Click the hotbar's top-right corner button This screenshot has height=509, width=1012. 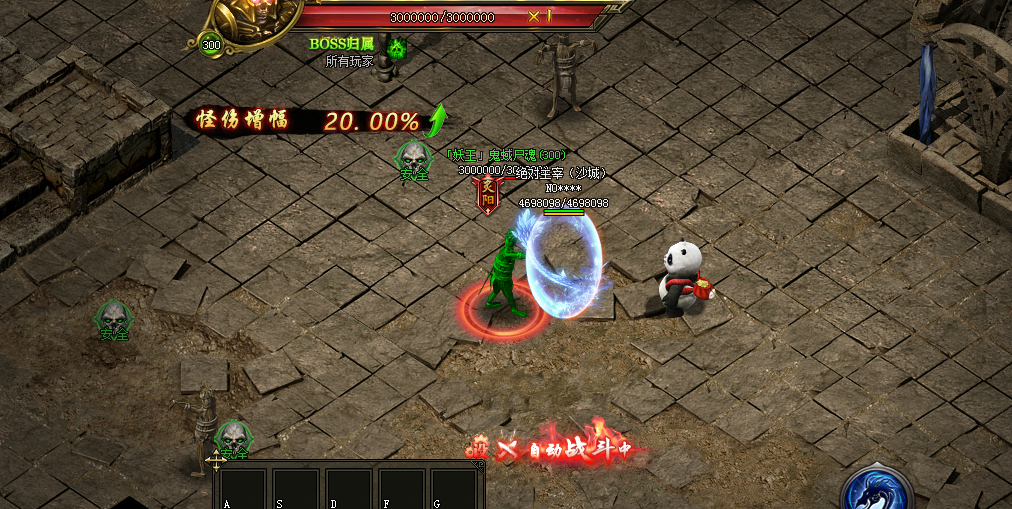[x=480, y=465]
